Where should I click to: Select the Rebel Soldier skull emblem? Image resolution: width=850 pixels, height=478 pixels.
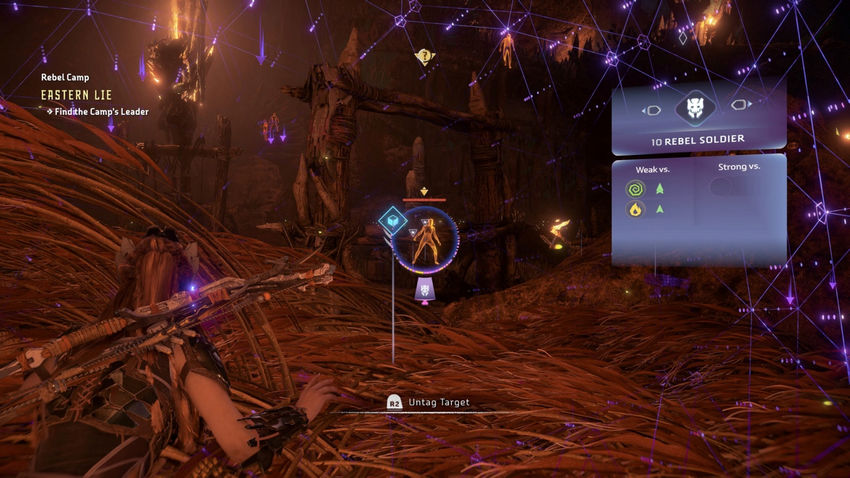(x=697, y=109)
